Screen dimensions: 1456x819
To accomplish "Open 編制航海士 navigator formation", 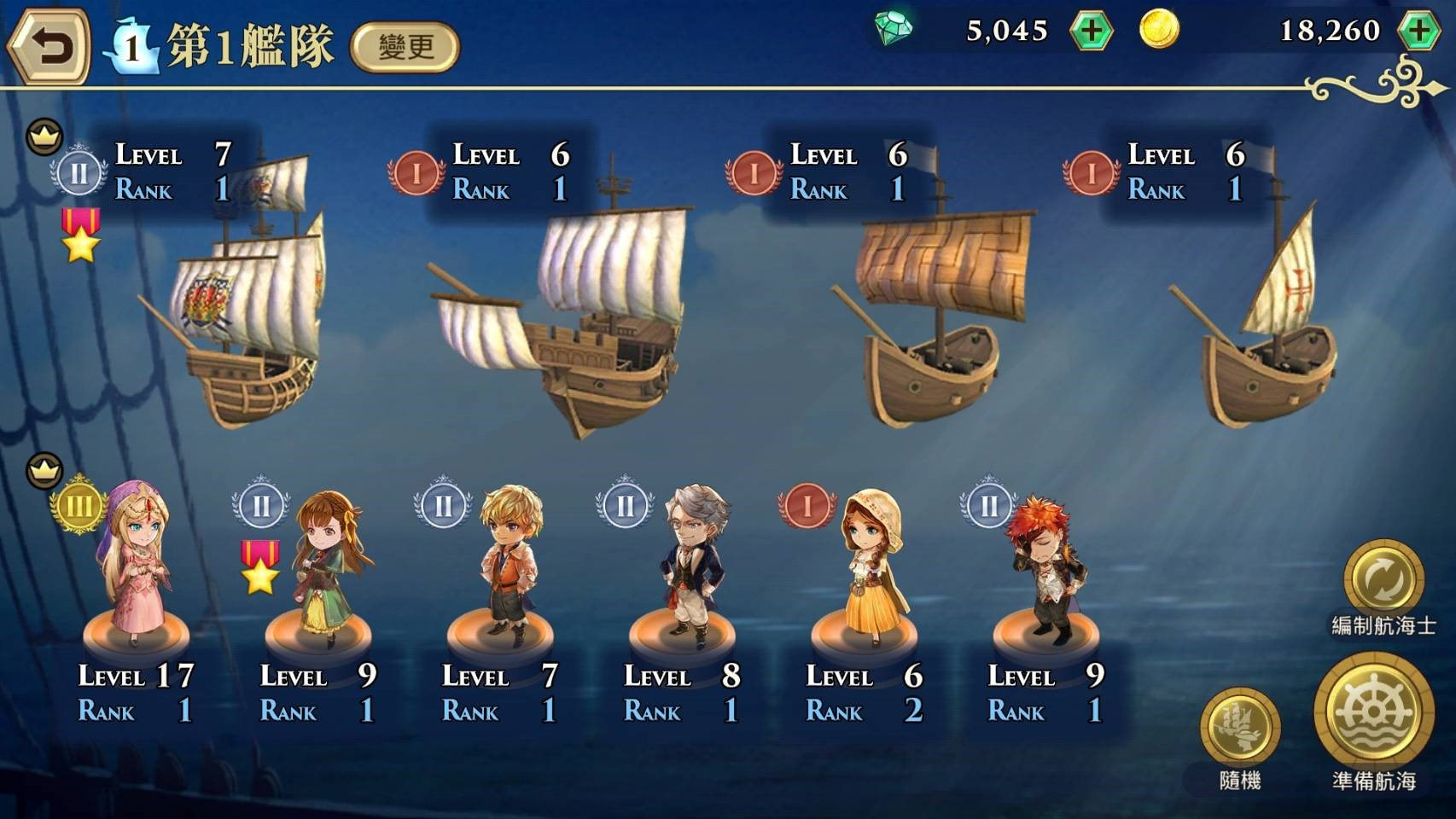I will click(x=1383, y=582).
